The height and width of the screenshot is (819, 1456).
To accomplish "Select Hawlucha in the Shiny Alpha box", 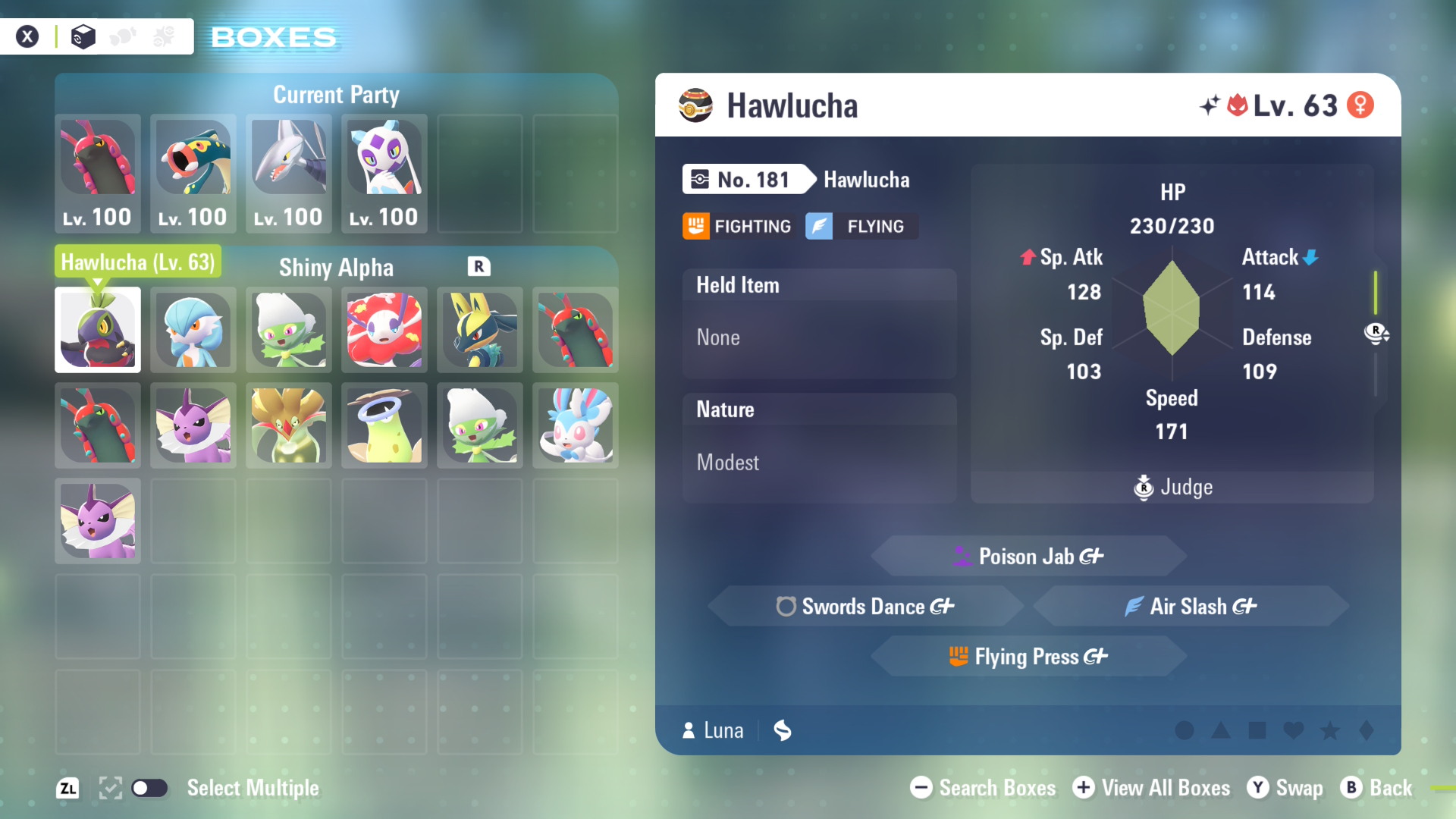I will coord(98,330).
